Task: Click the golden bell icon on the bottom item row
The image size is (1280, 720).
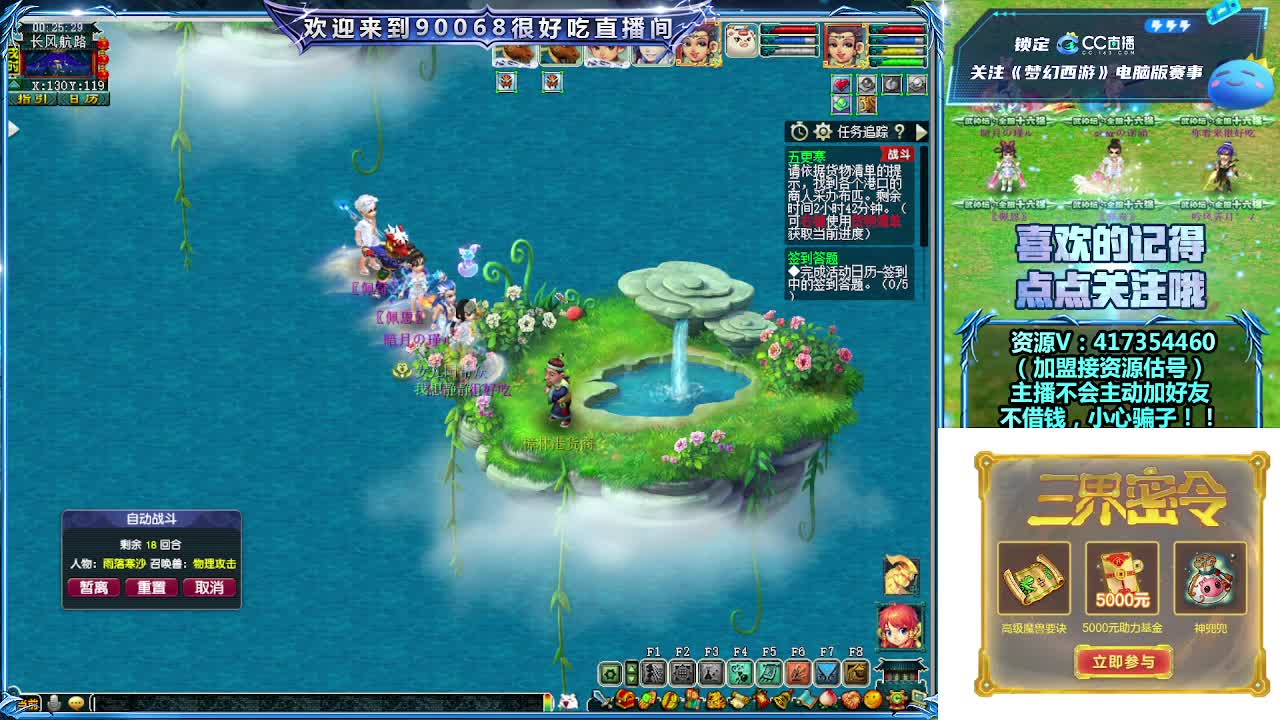Action: tap(784, 698)
